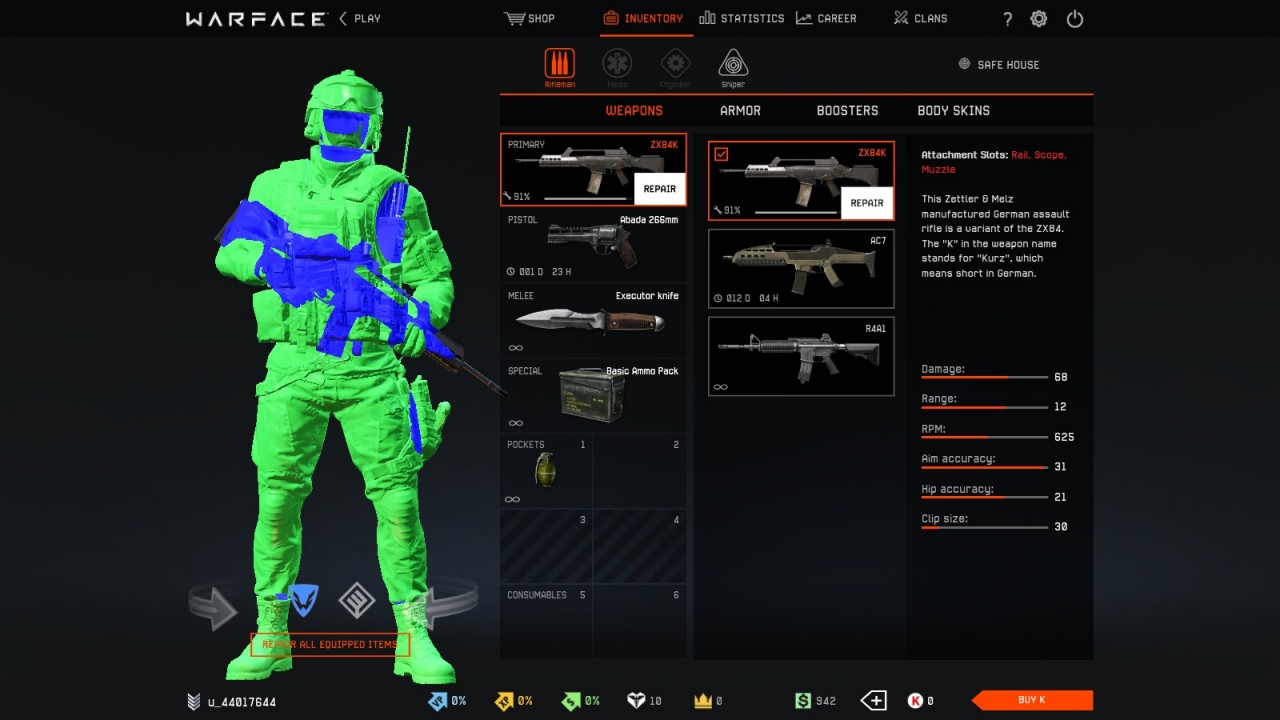Repair all equipped items
The height and width of the screenshot is (720, 1280).
click(x=330, y=645)
